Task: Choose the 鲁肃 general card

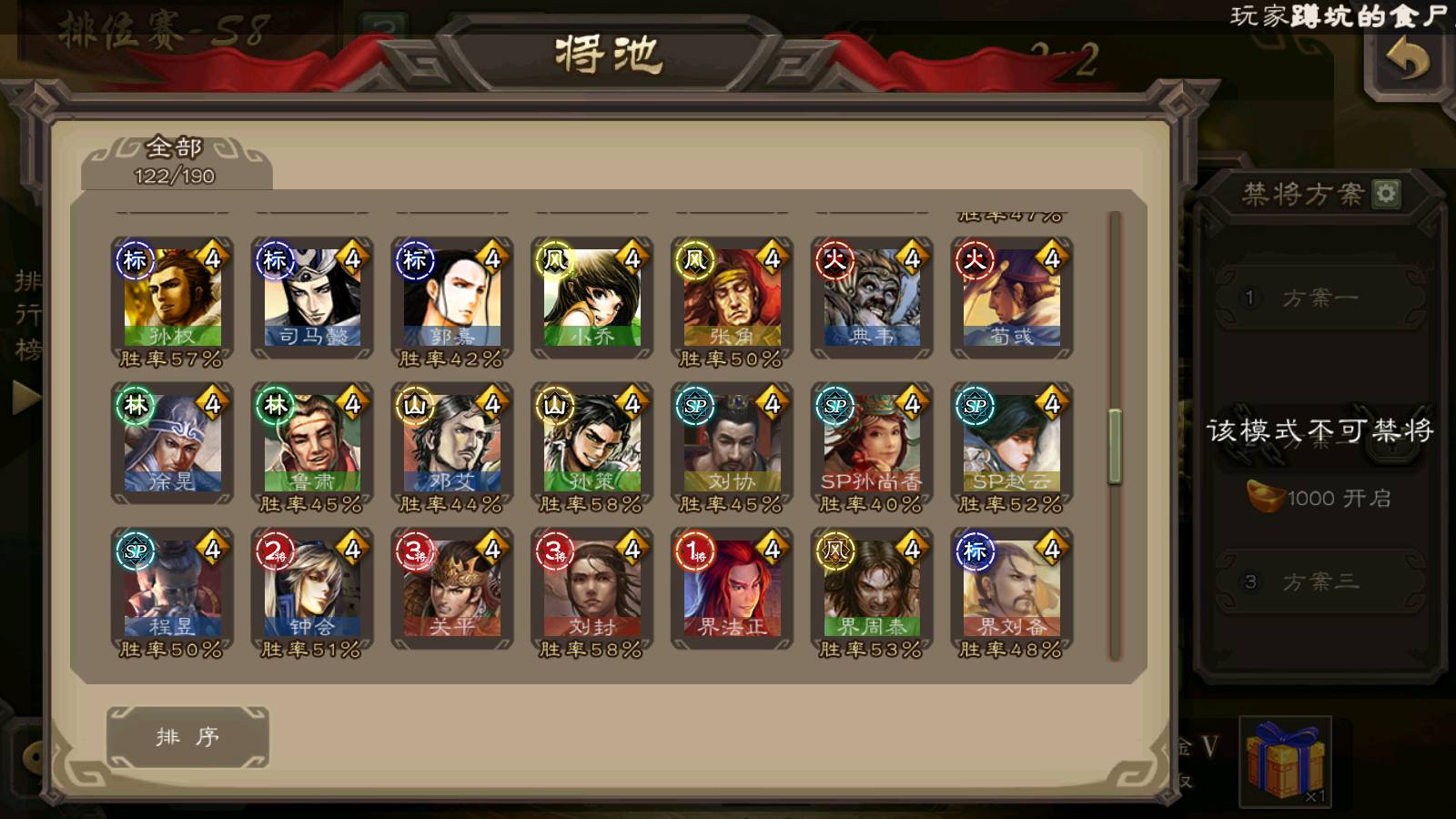Action: (312, 444)
